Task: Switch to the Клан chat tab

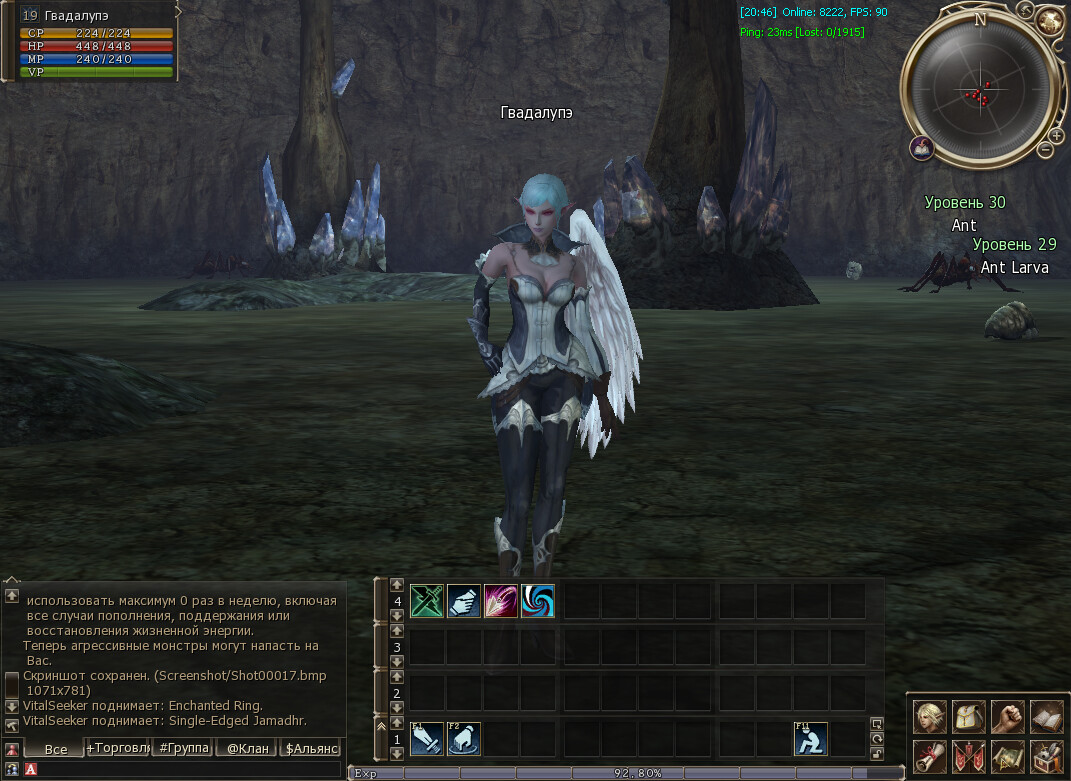Action: coord(246,748)
